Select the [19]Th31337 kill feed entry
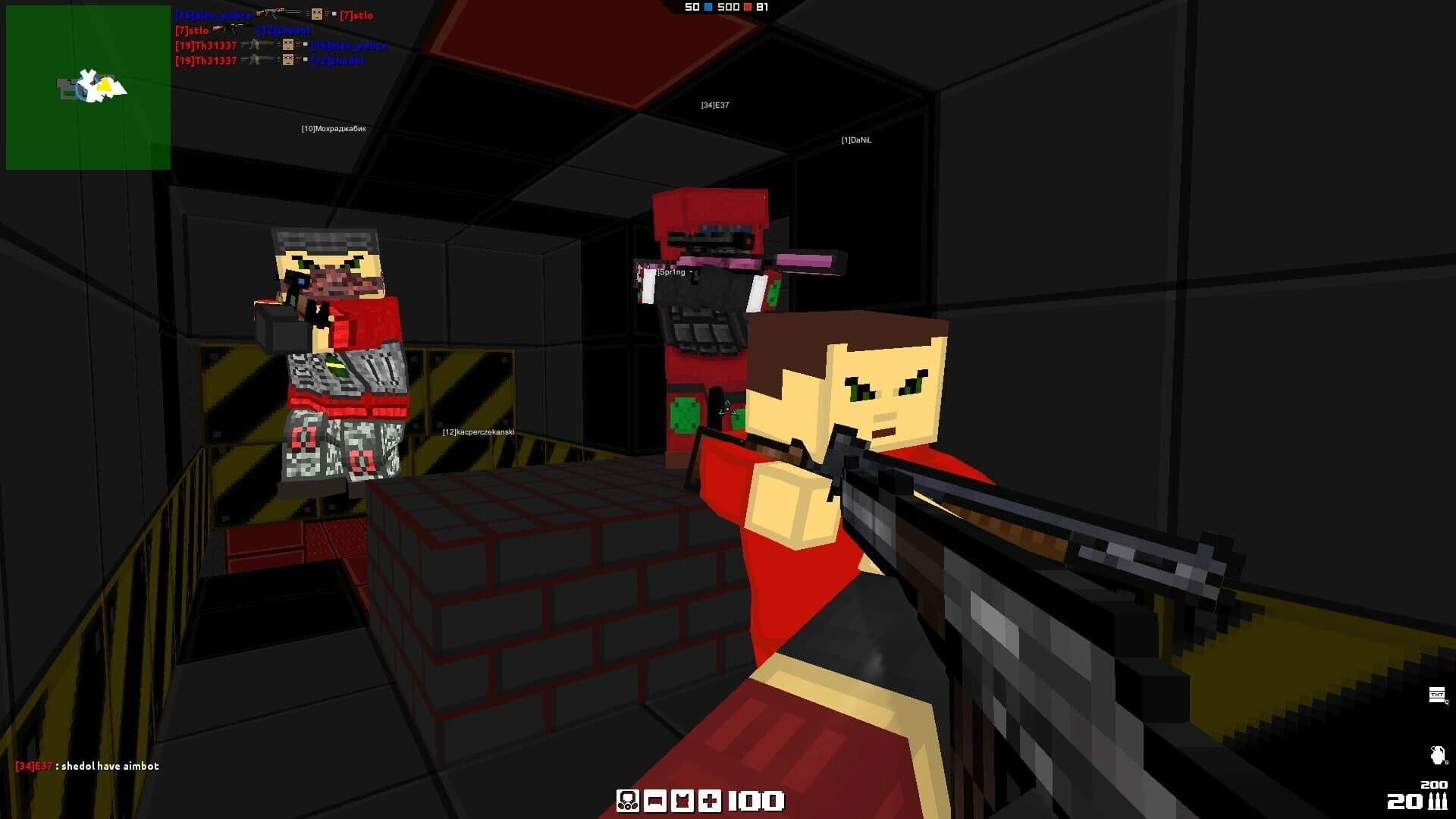Screen dimensions: 1456x819 coord(206,45)
